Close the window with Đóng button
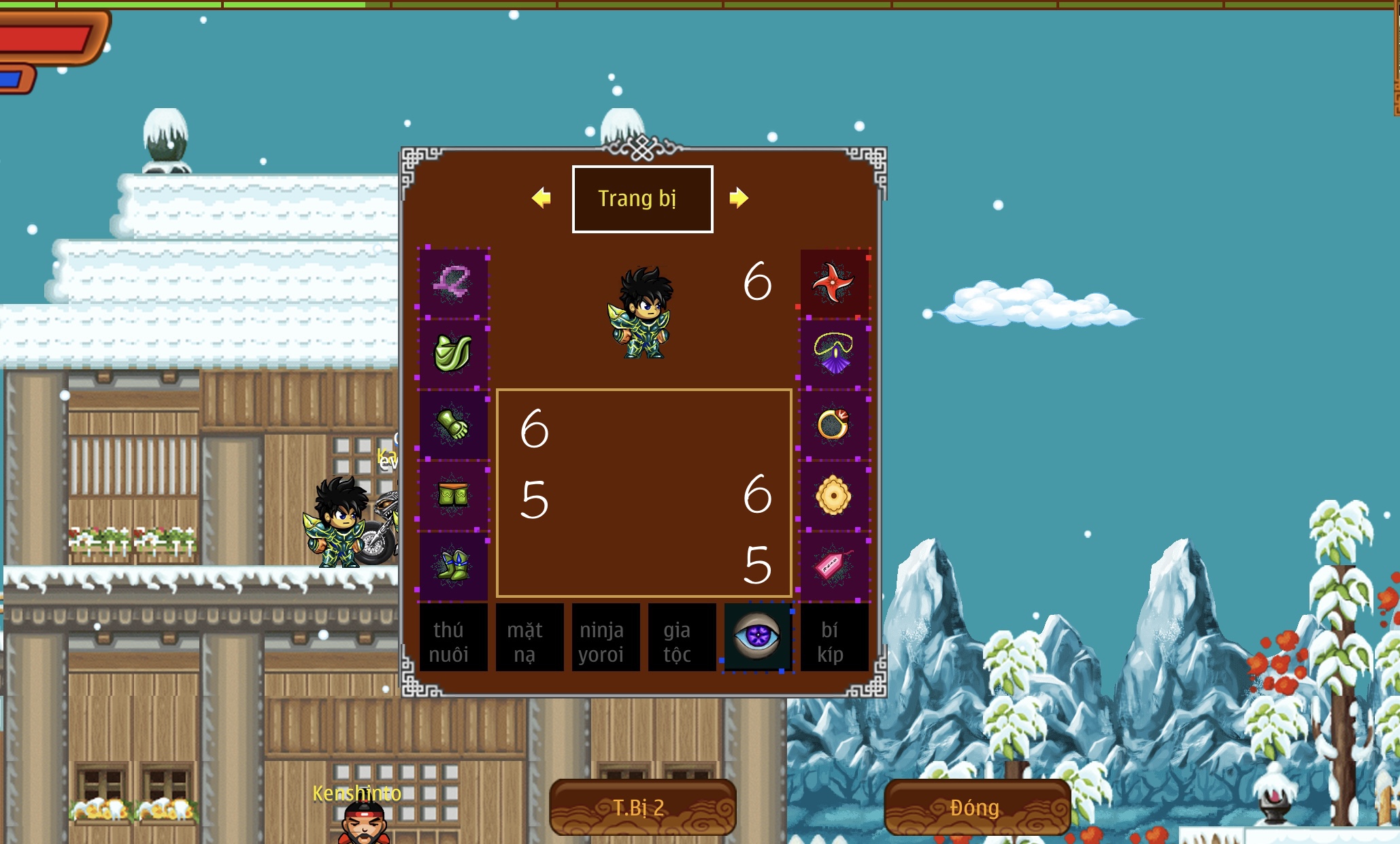Image resolution: width=1400 pixels, height=844 pixels. (976, 808)
